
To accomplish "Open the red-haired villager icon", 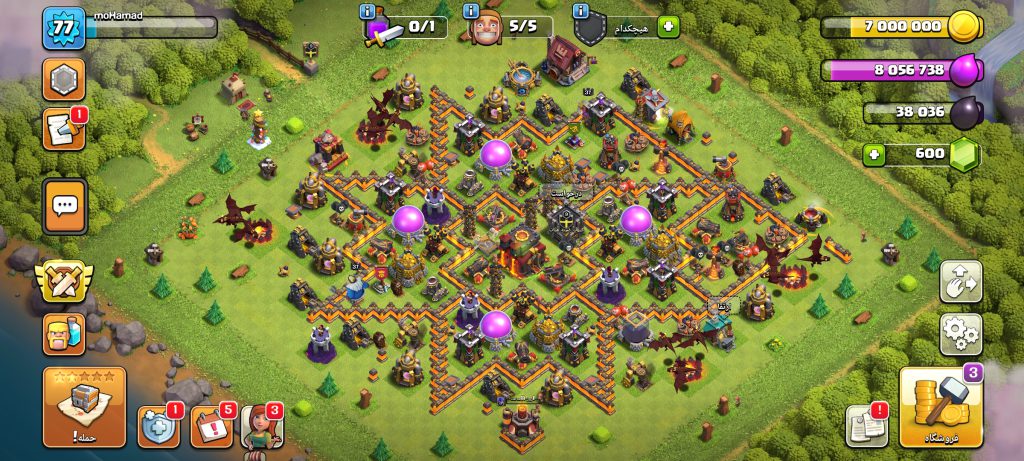I will 261,426.
